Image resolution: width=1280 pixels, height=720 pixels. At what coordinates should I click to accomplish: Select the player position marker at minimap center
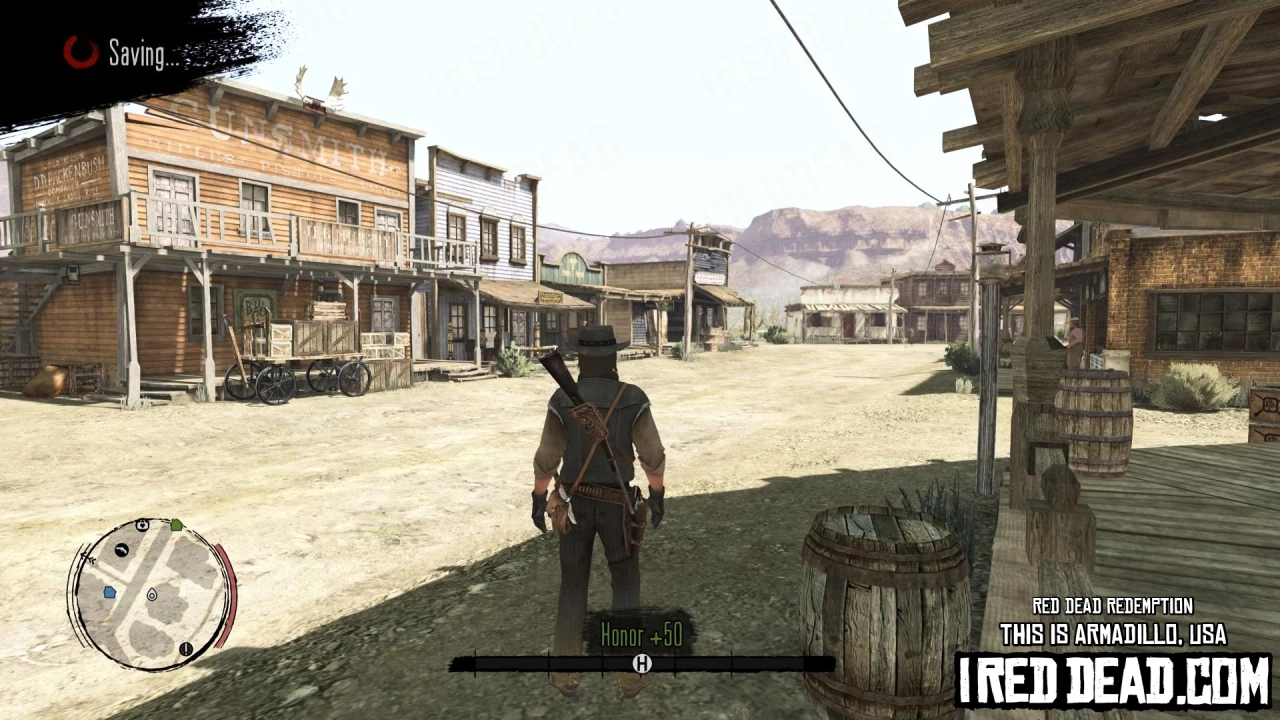click(x=152, y=596)
